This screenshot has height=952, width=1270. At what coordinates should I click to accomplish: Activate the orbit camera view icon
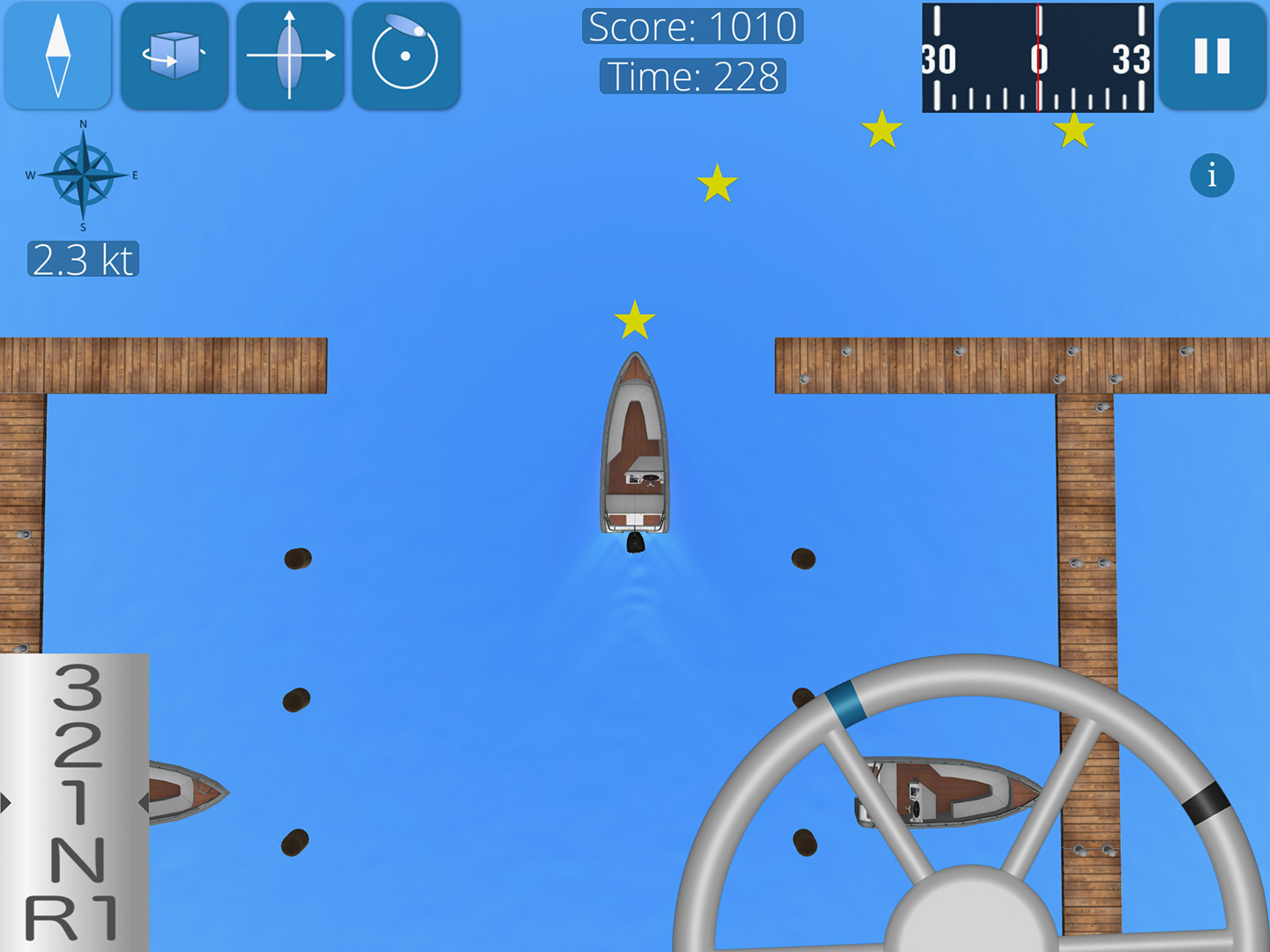pyautogui.click(x=407, y=55)
